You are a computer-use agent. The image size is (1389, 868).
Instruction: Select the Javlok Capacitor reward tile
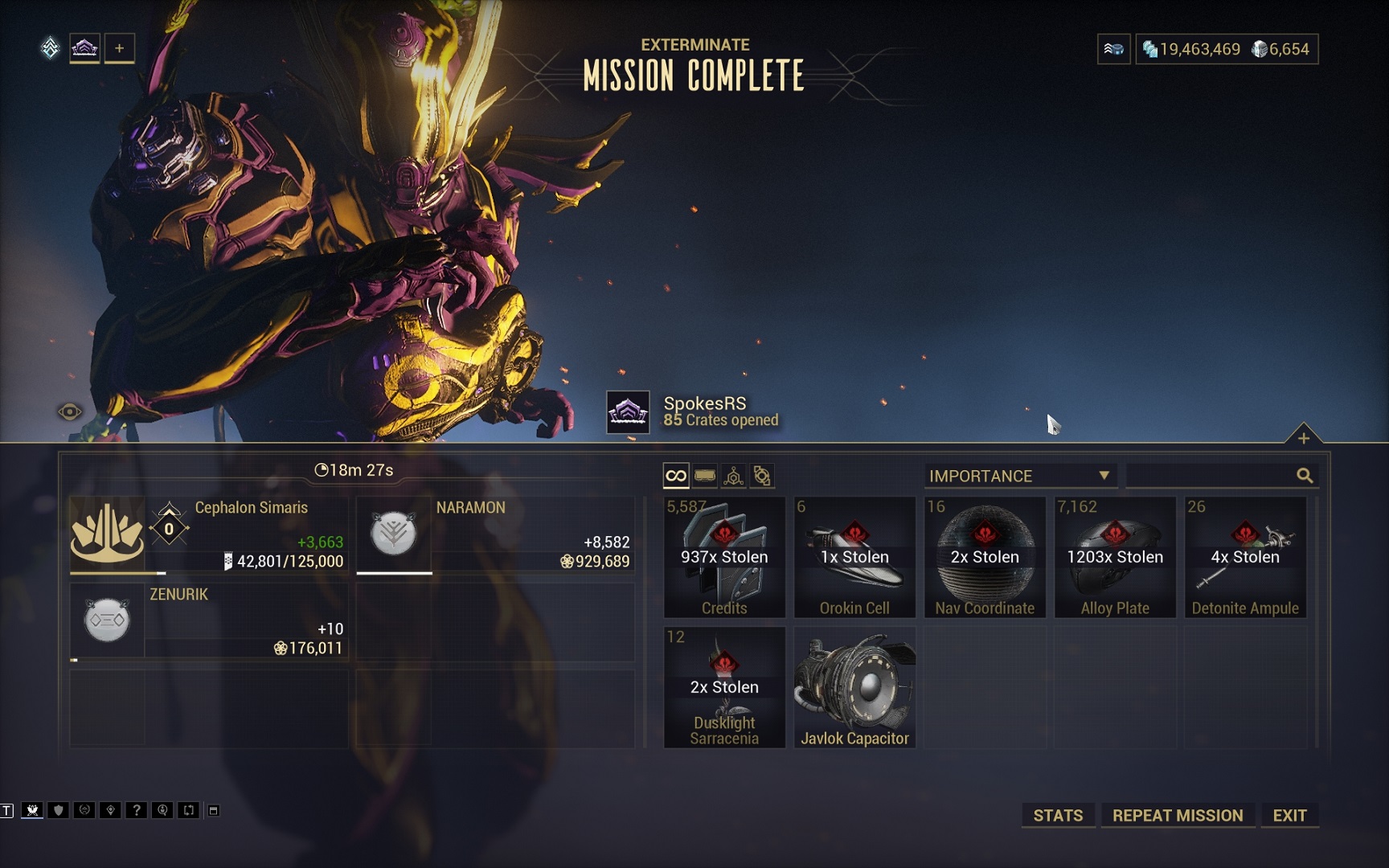tap(854, 687)
